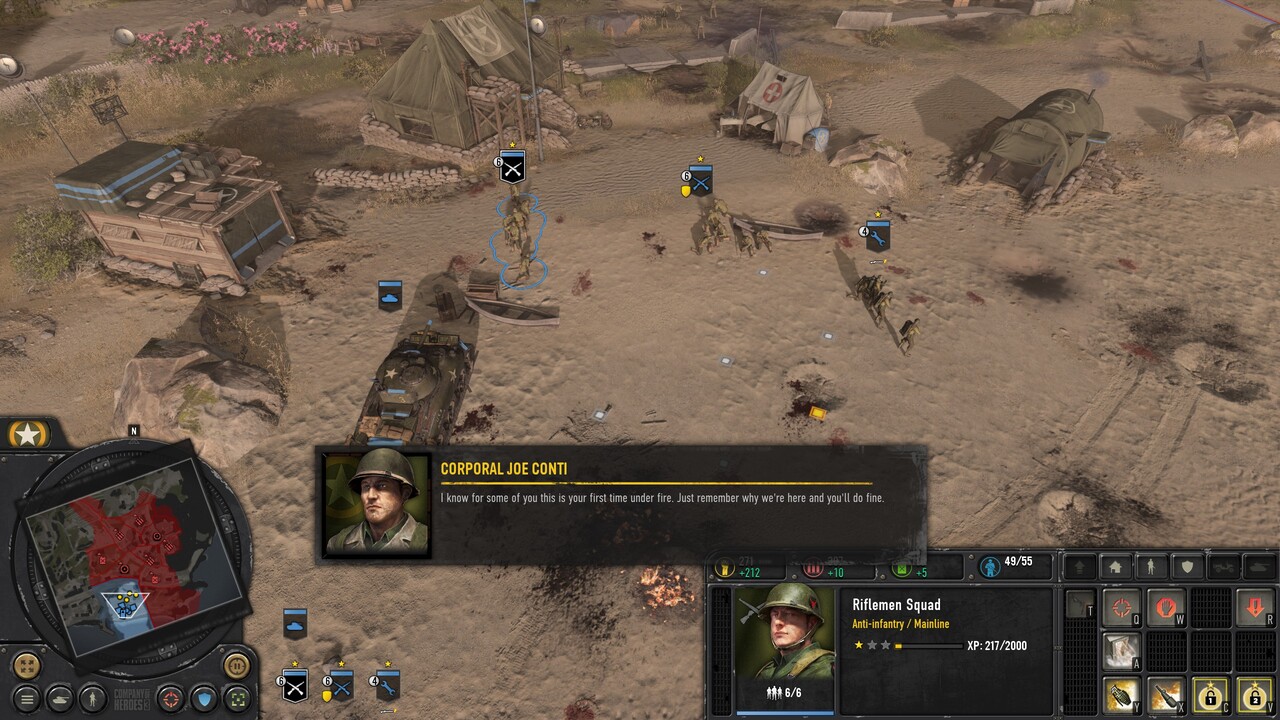The width and height of the screenshot is (1280, 720).
Task: Click the blue shield minimap button
Action: click(x=204, y=697)
